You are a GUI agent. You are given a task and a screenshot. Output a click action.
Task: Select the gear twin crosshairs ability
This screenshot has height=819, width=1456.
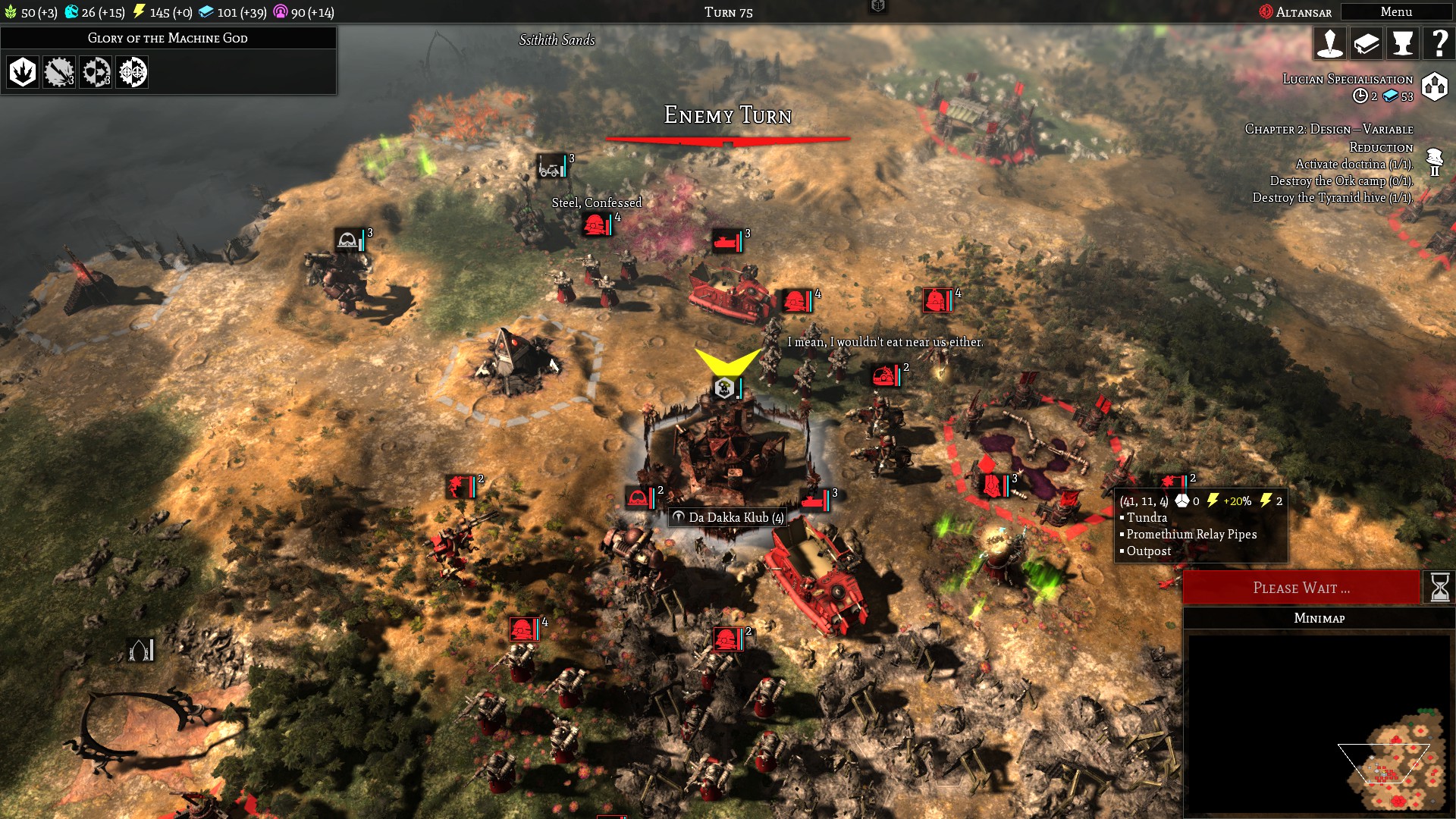pos(132,72)
